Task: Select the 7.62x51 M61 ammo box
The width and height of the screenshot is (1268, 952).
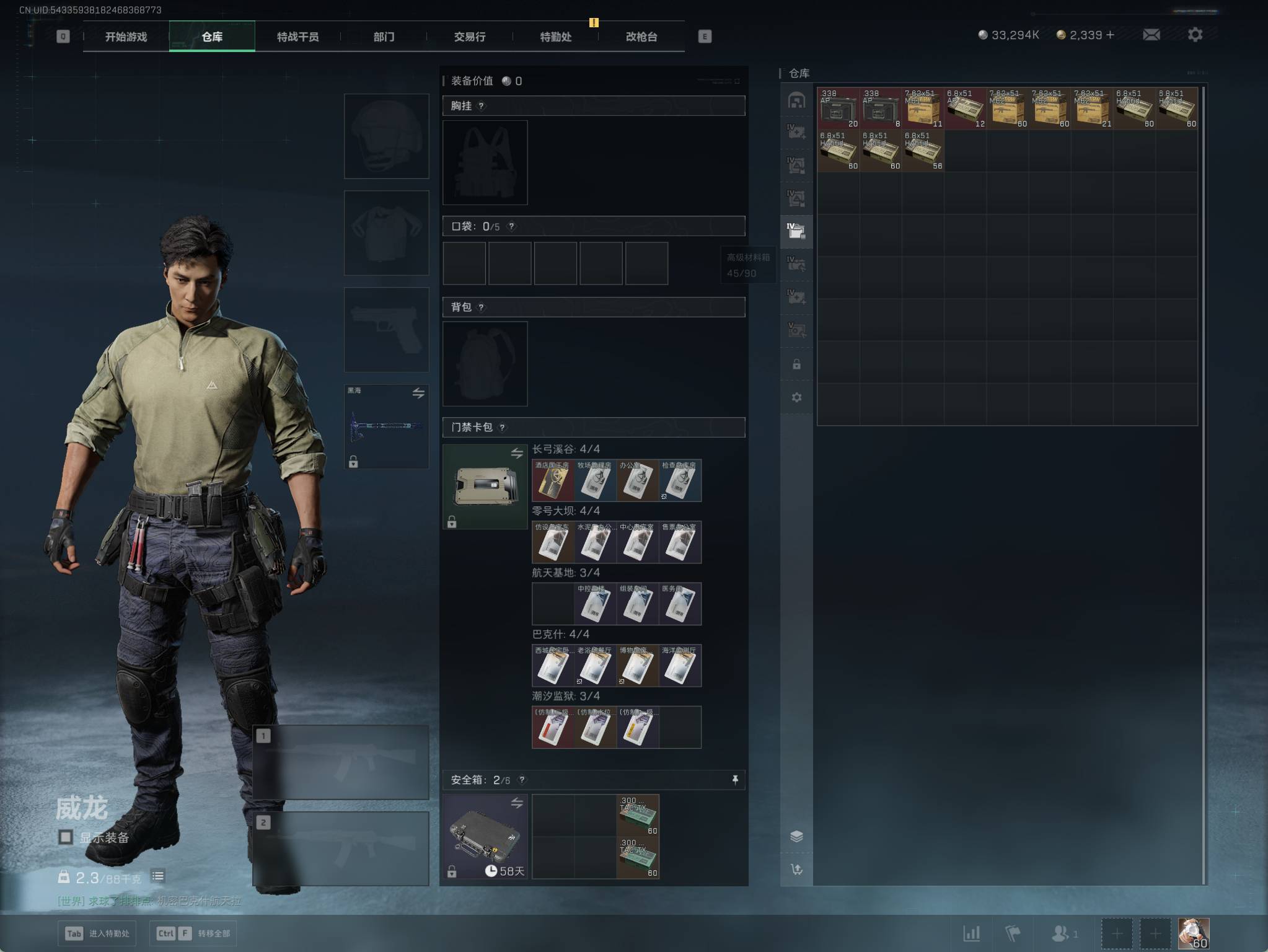Action: (x=923, y=108)
